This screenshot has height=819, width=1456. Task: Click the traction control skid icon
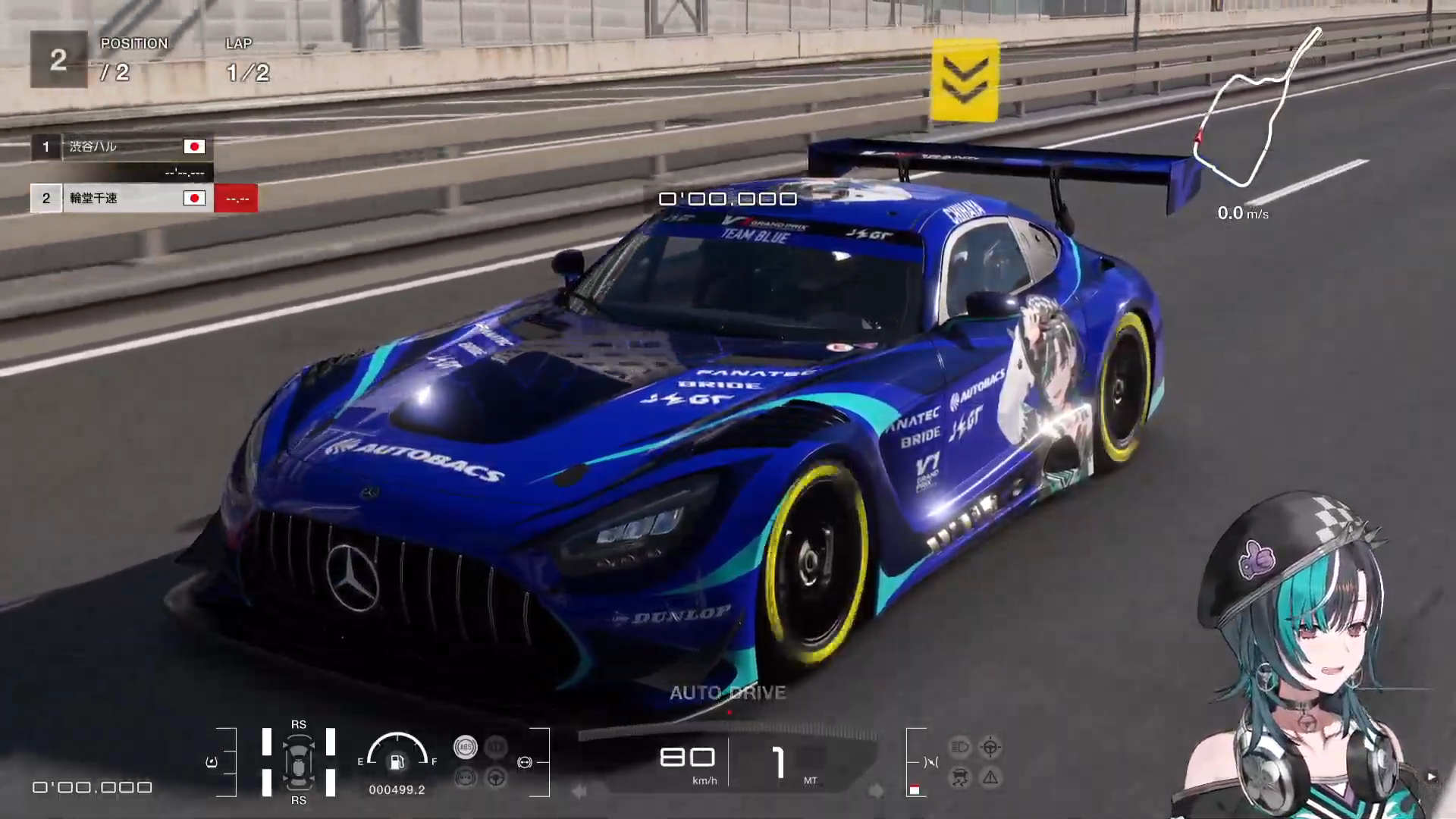click(x=960, y=778)
